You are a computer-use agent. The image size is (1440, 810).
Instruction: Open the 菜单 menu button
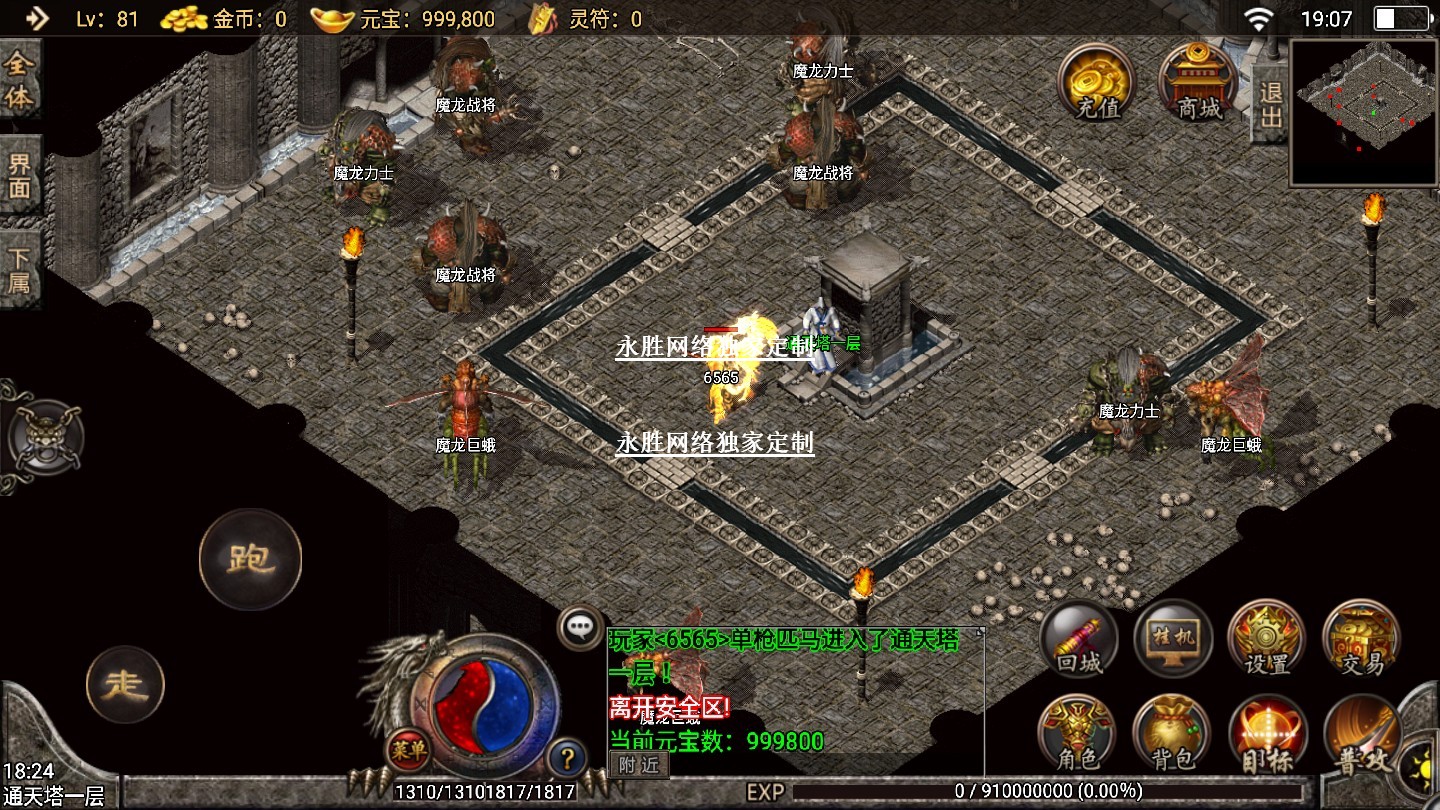pos(409,749)
